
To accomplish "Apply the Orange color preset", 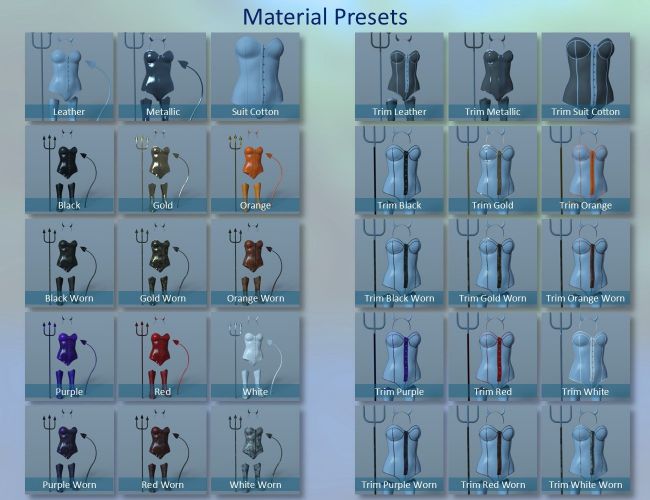I will click(x=255, y=170).
